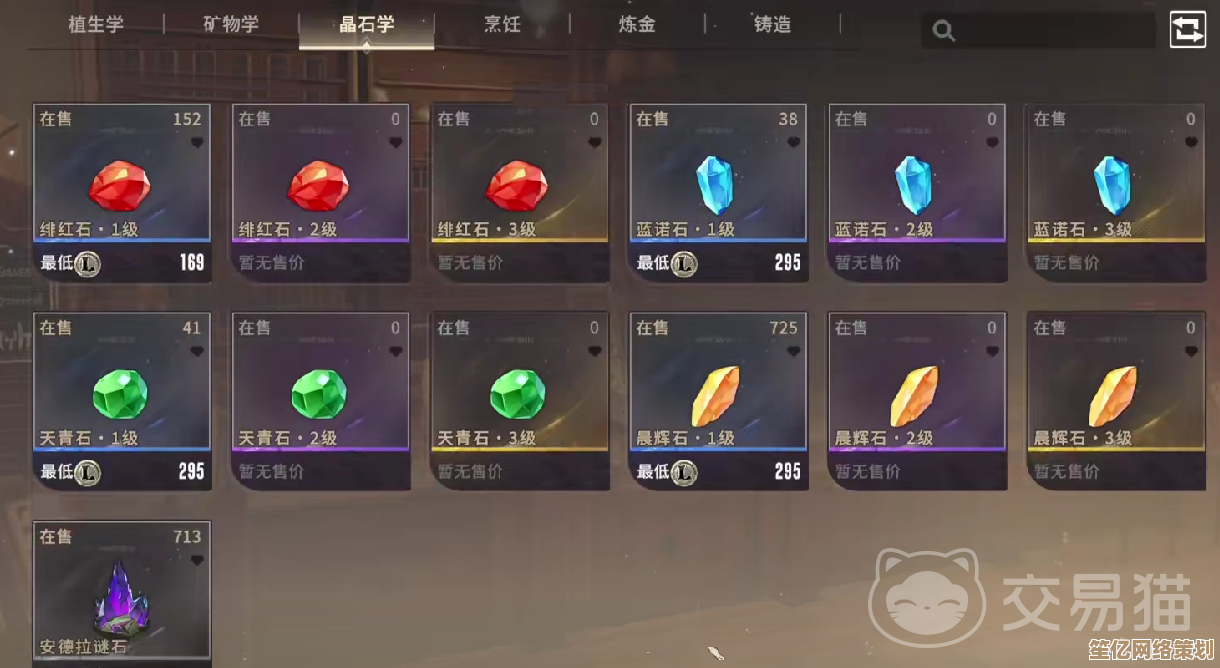Select the 晶石学 tab
1220x668 pixels.
tap(366, 24)
